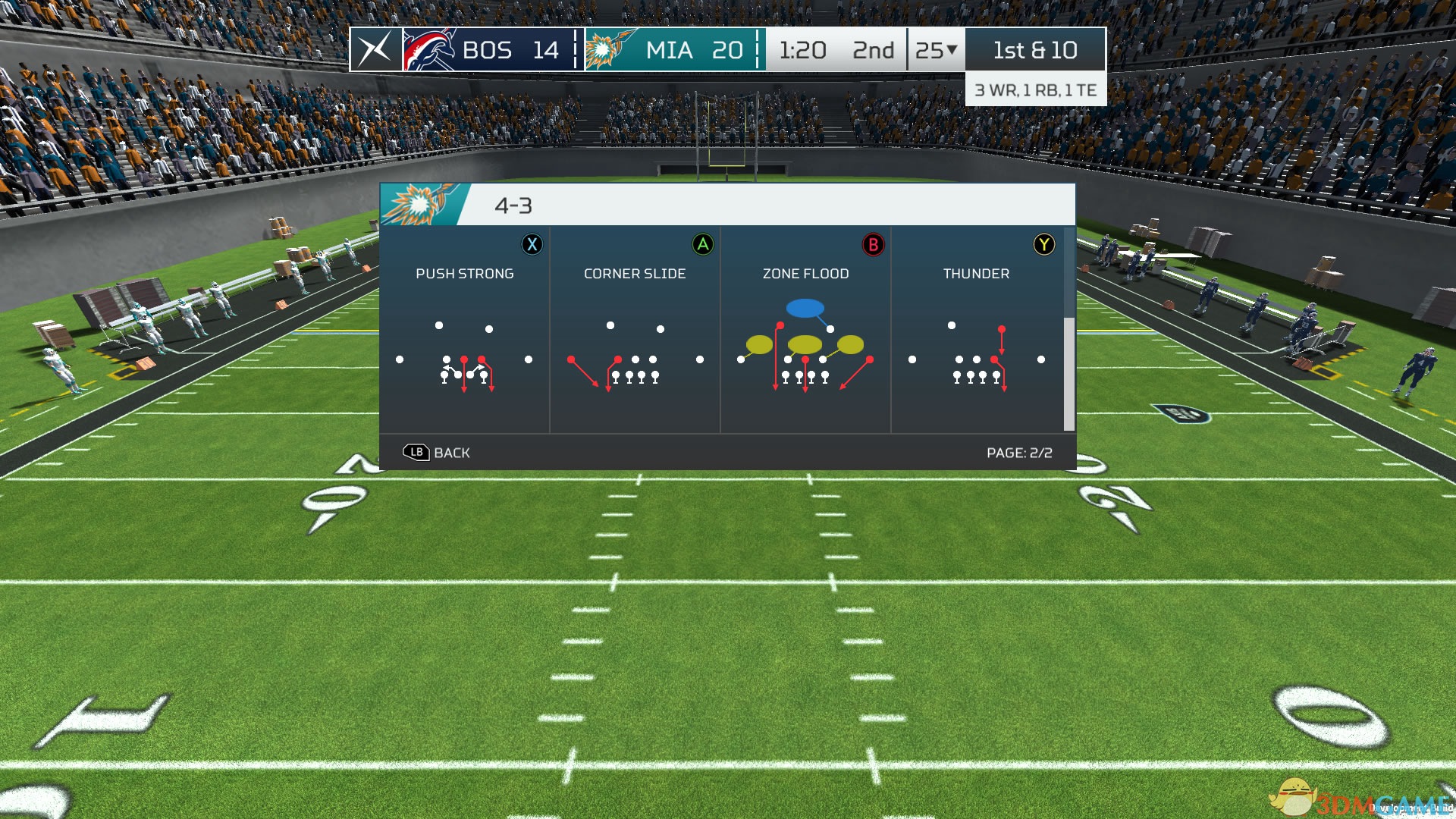Call the Thunder blitz play
The image size is (1456, 819).
click(x=976, y=330)
